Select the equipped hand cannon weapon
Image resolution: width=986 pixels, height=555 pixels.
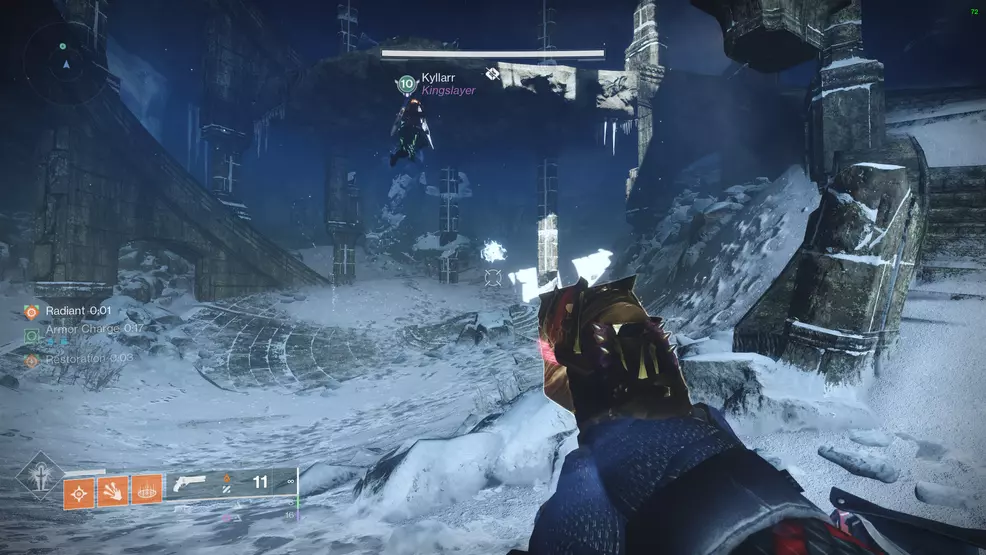190,482
